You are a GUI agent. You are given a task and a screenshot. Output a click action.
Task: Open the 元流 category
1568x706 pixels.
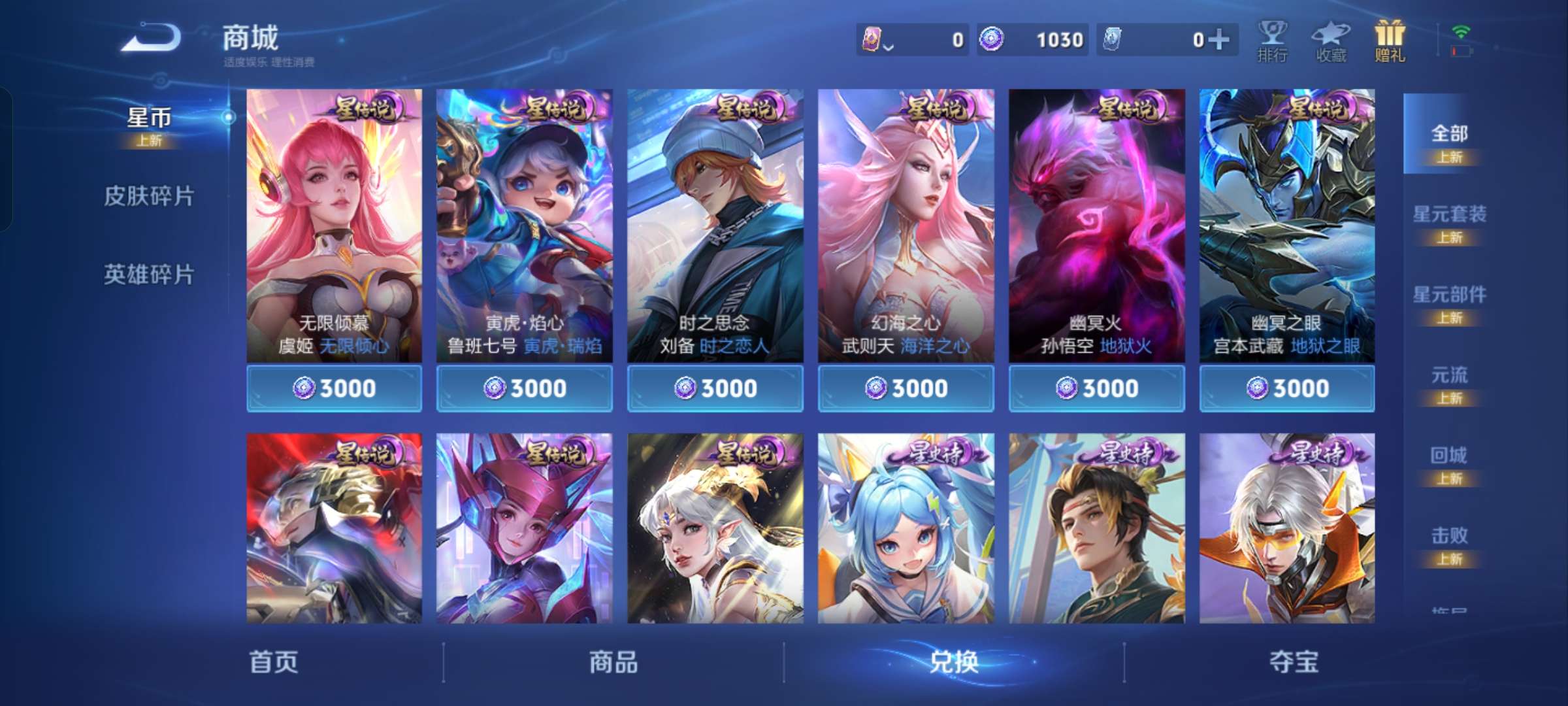[1452, 375]
